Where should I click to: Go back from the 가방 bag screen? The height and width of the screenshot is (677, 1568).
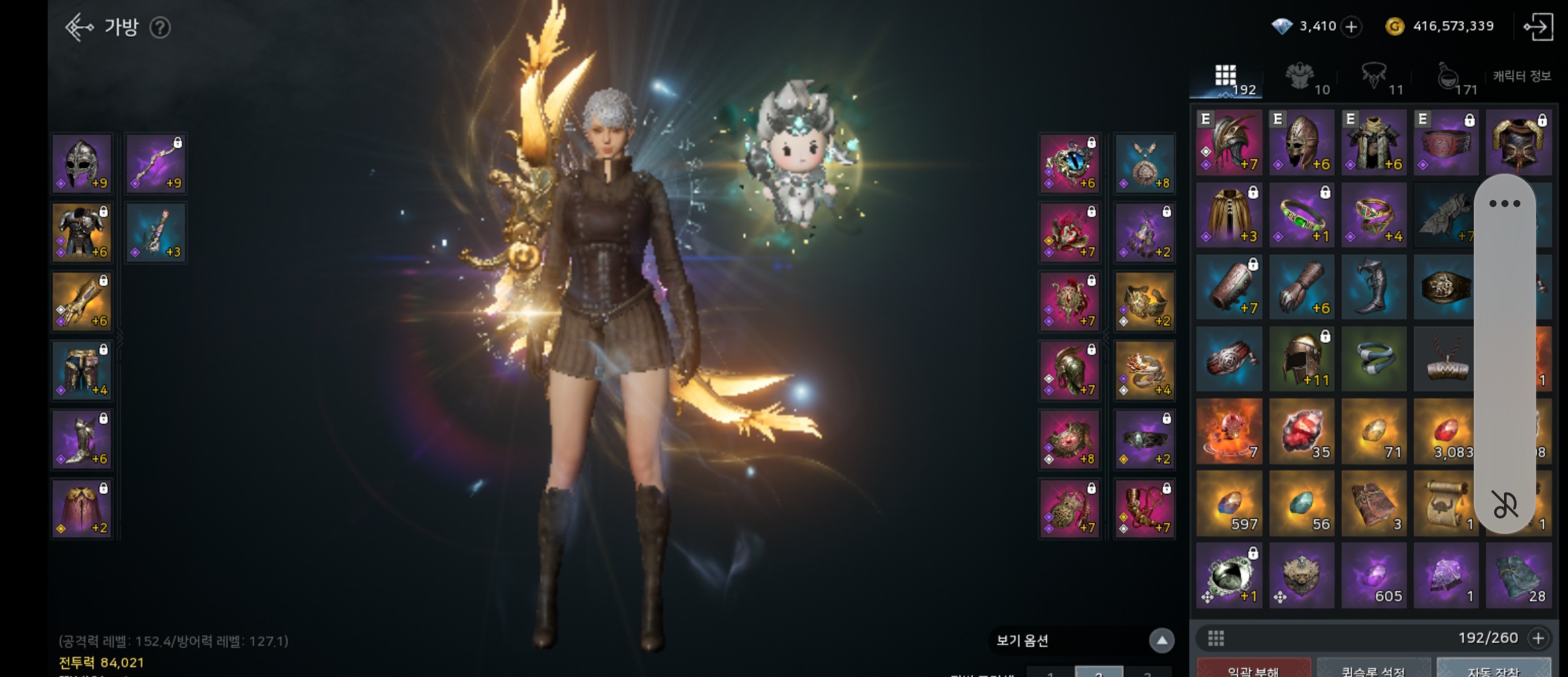(79, 27)
